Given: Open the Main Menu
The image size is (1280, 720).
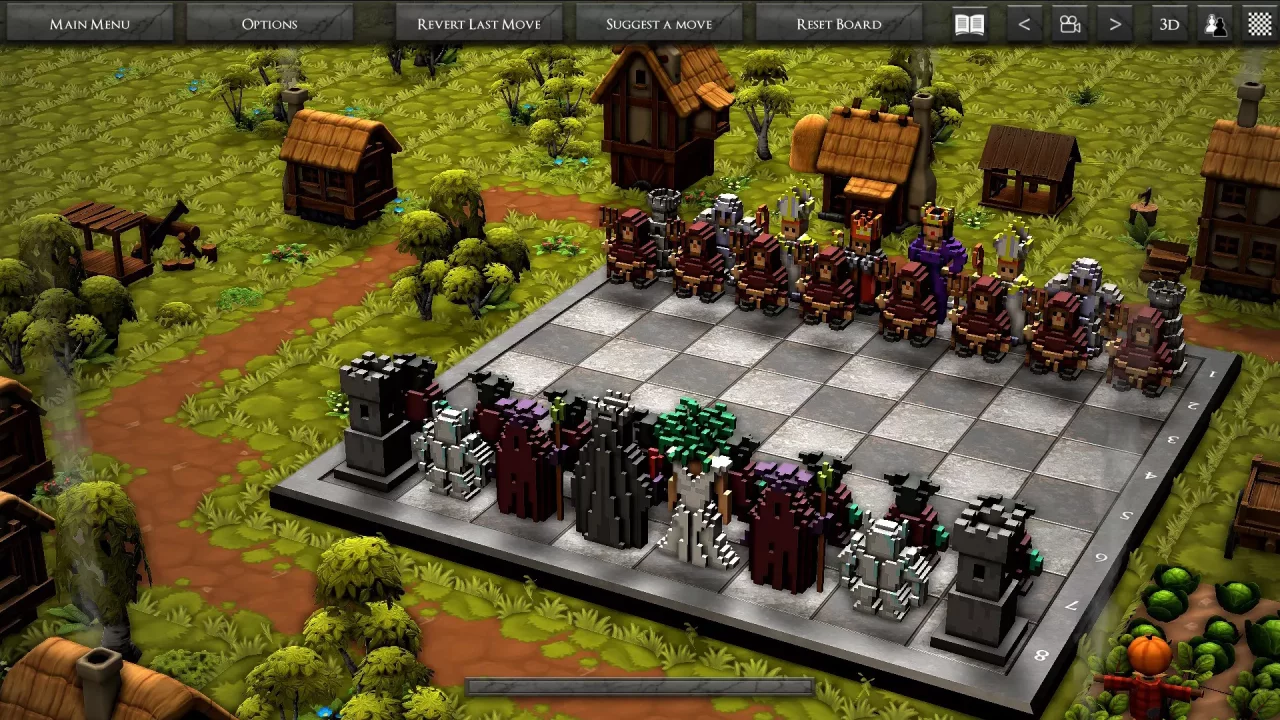Looking at the screenshot, I should [x=89, y=23].
